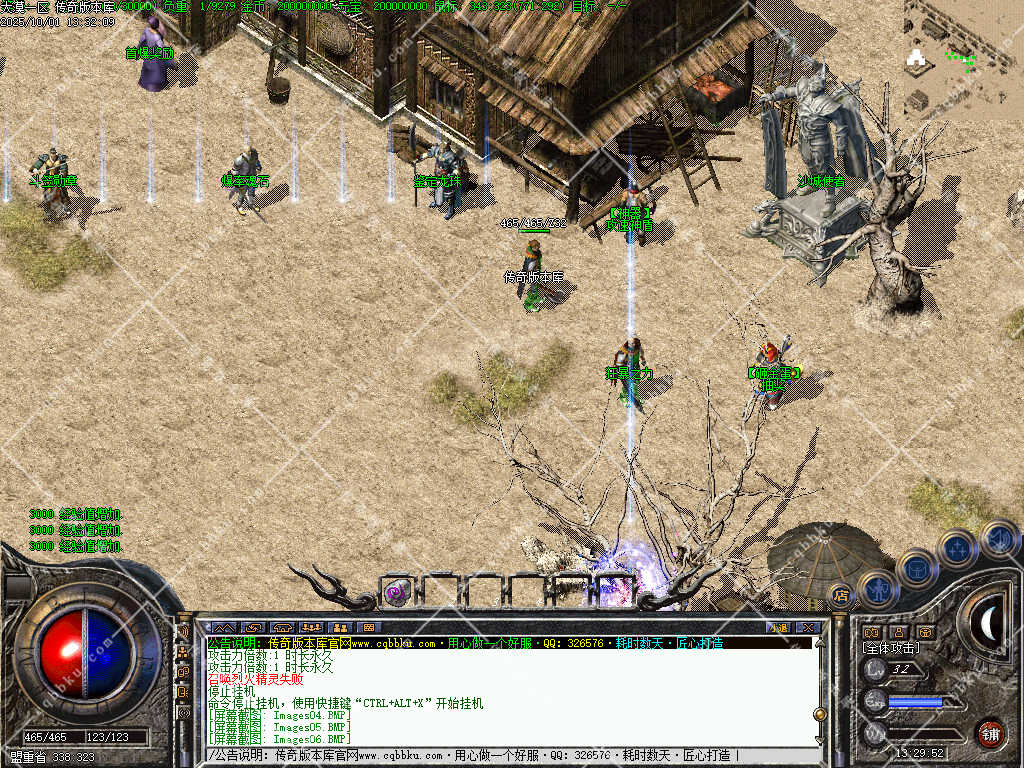
Task: Open the orange 店 shop button
Action: 841,595
